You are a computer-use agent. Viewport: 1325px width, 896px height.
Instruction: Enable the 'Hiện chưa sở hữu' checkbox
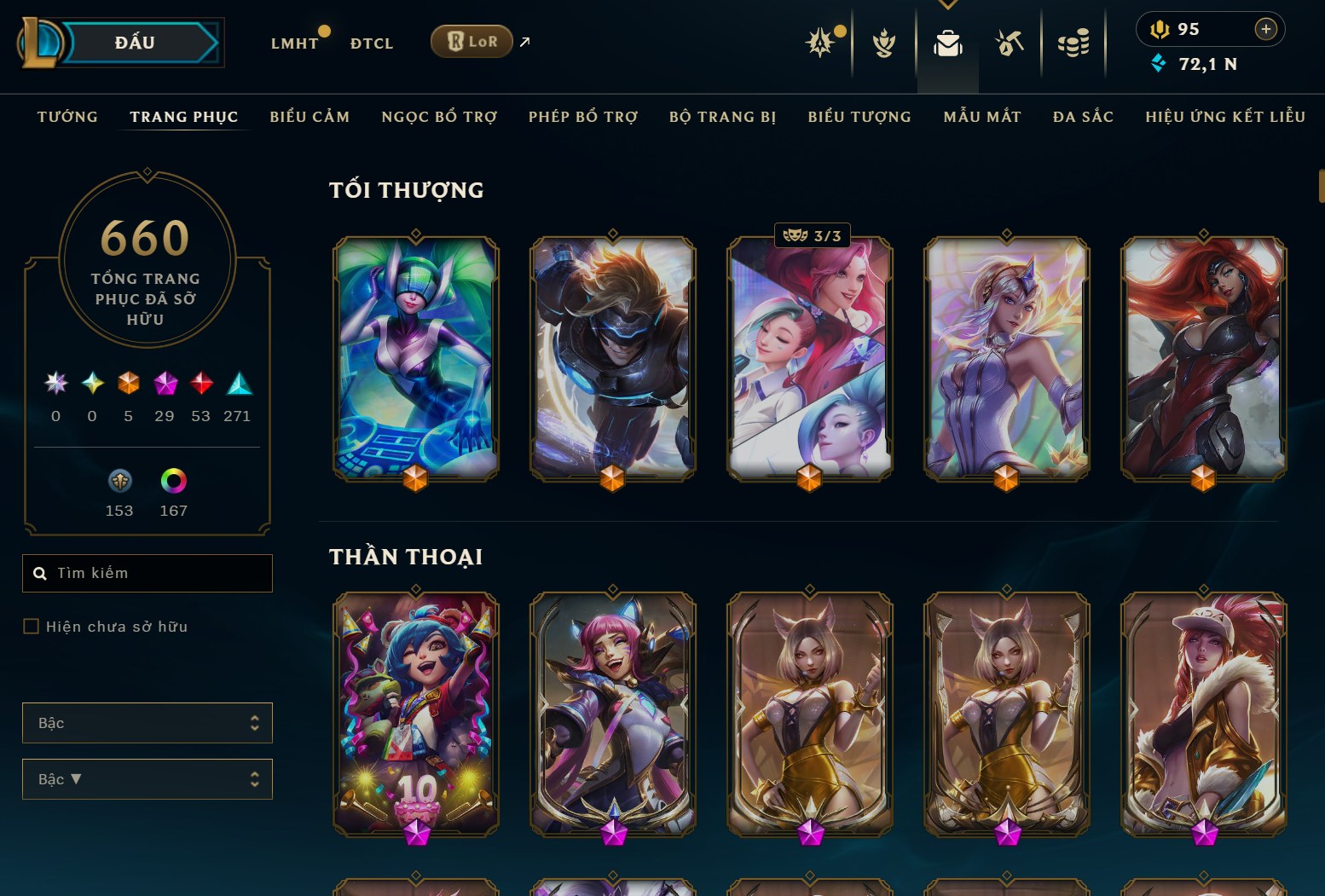(x=31, y=626)
